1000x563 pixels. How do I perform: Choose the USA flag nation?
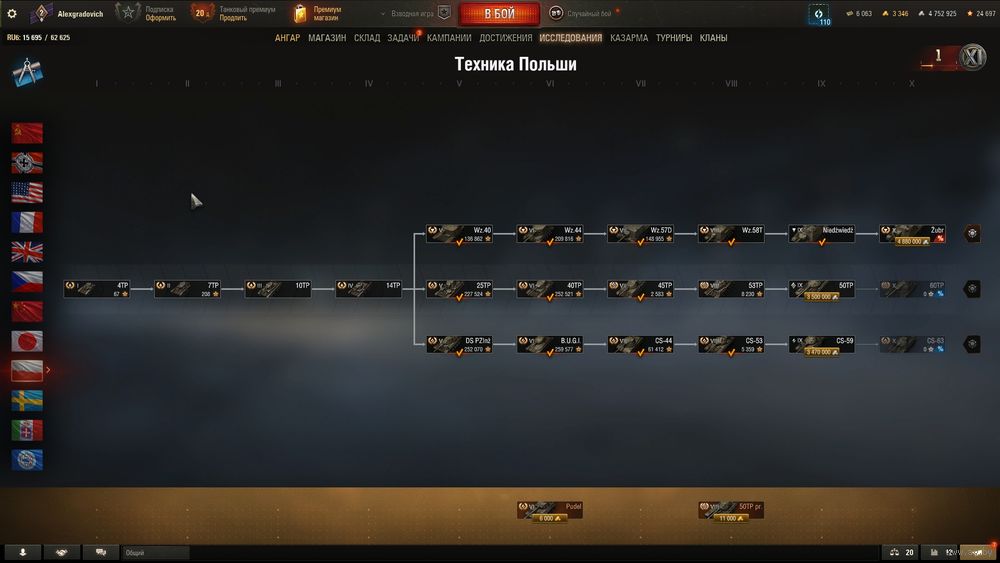tap(27, 192)
